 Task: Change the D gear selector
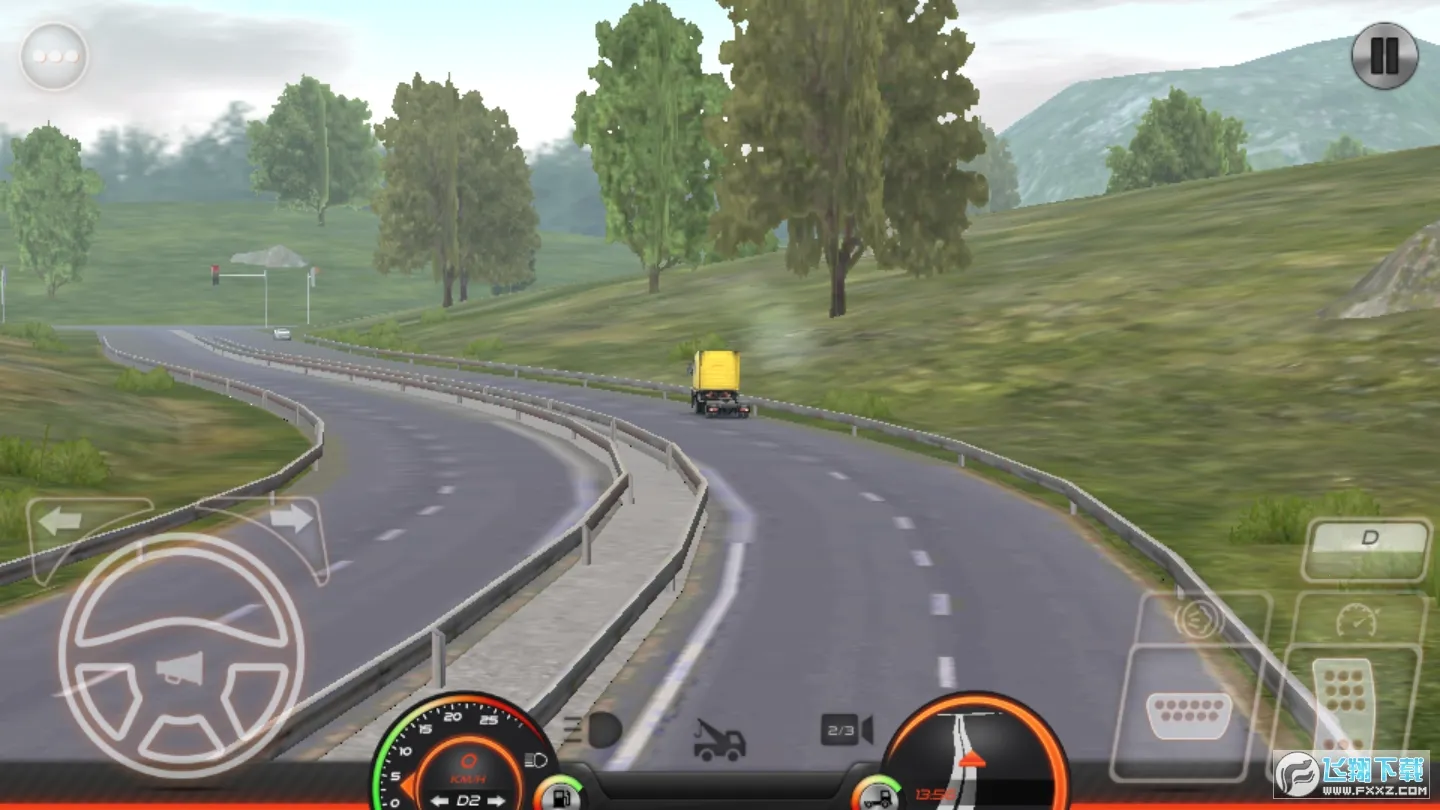1367,548
